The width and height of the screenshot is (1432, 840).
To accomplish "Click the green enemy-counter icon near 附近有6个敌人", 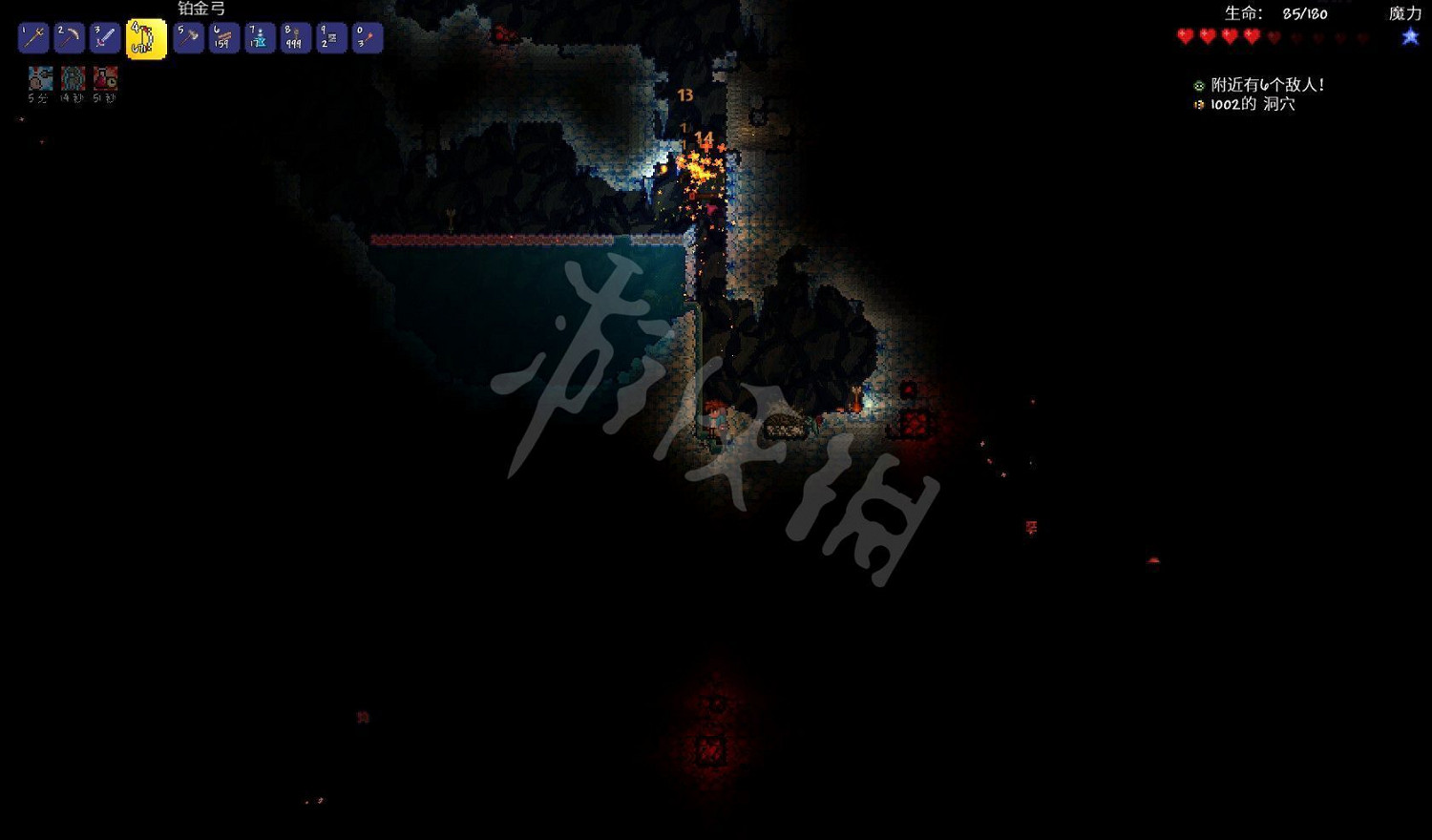I will click(1199, 84).
